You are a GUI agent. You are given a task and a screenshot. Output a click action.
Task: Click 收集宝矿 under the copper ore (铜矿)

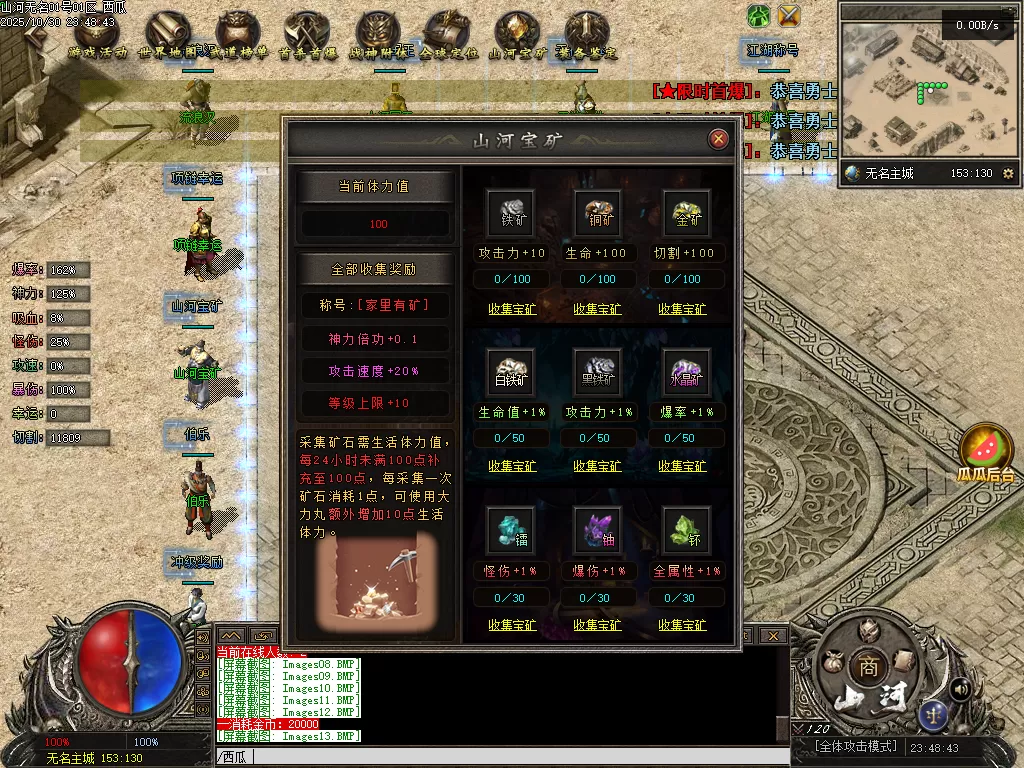click(x=597, y=309)
